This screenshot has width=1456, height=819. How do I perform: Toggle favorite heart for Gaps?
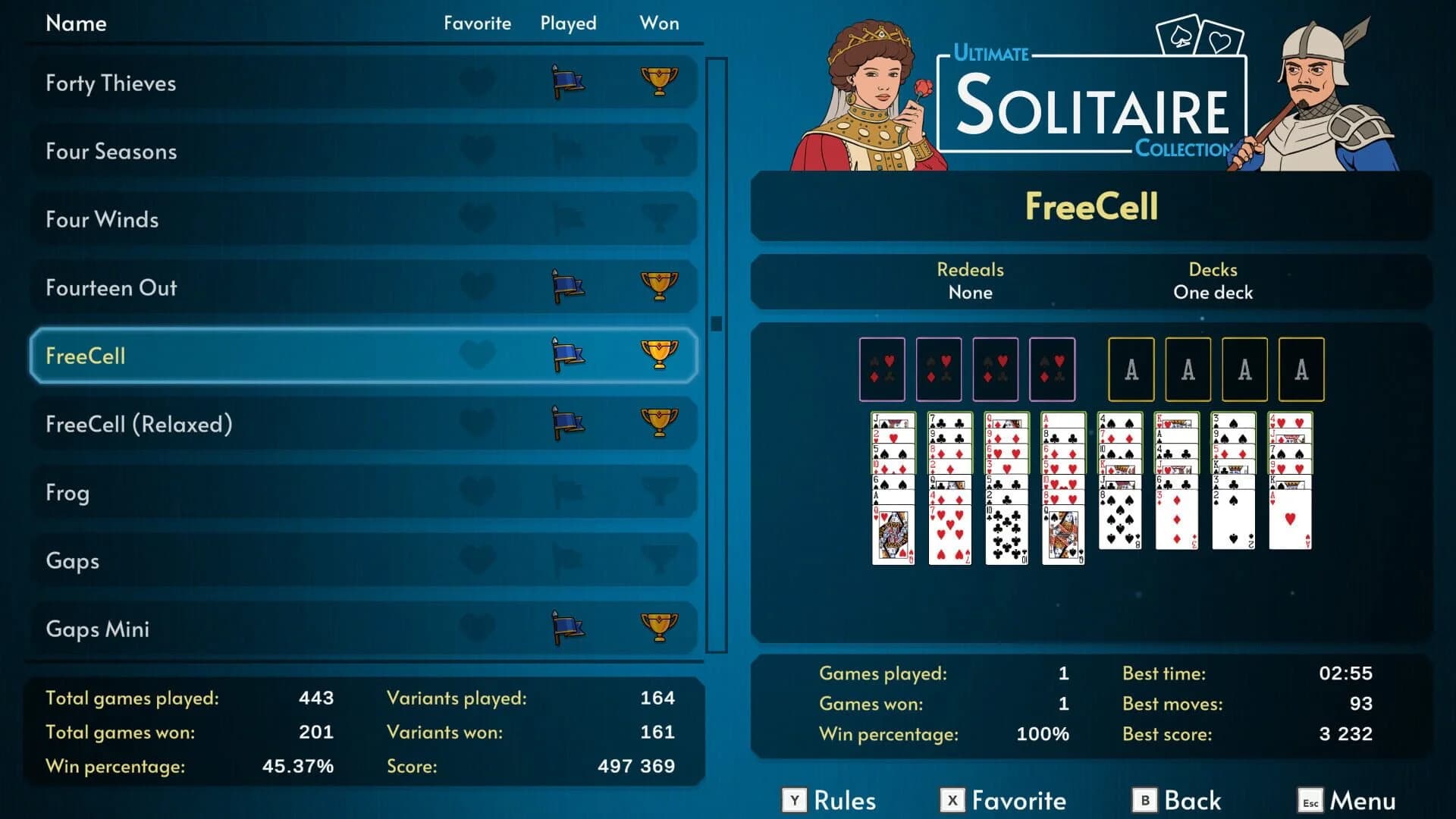[x=479, y=560]
